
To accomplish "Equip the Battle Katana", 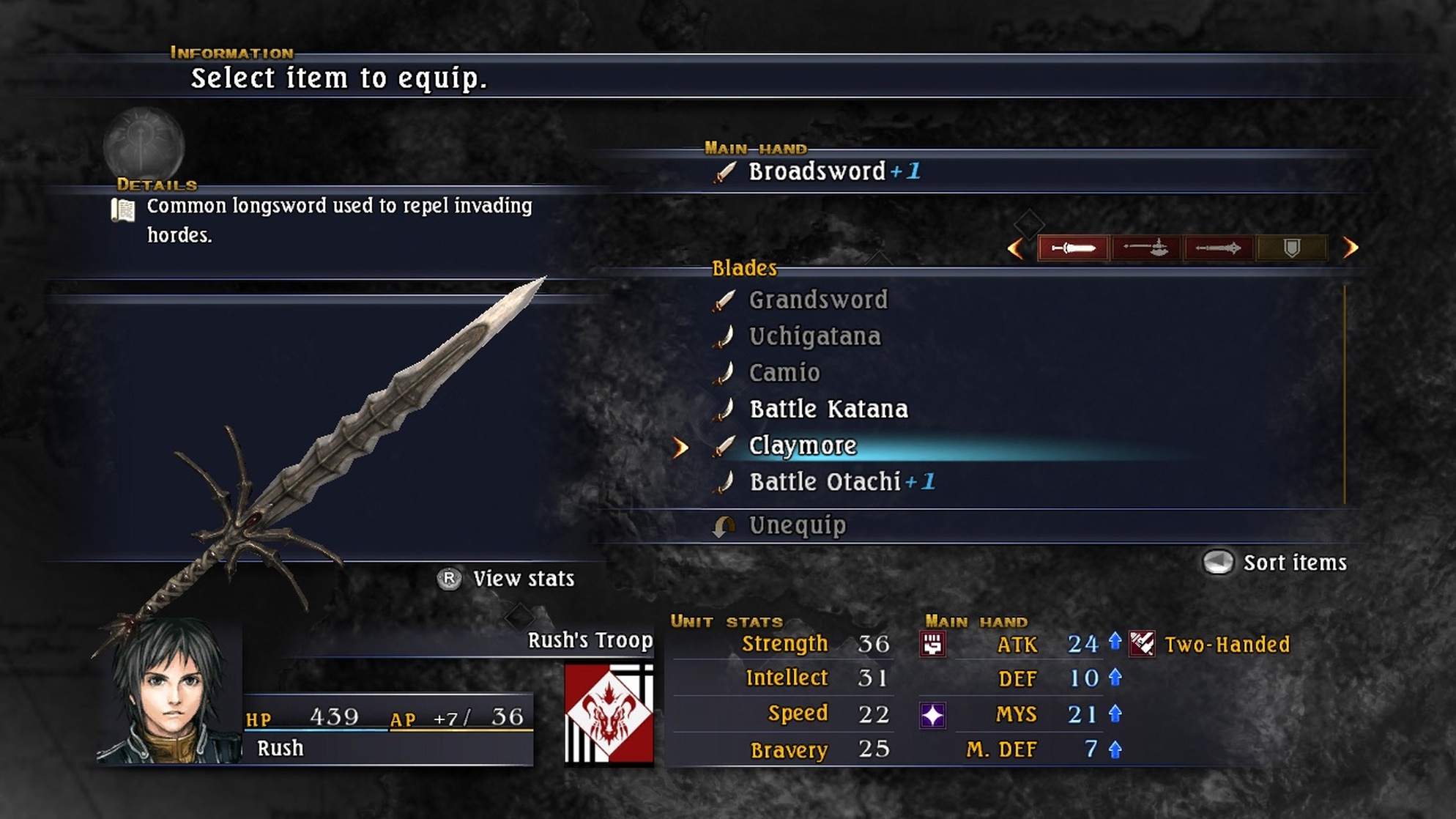I will click(828, 409).
